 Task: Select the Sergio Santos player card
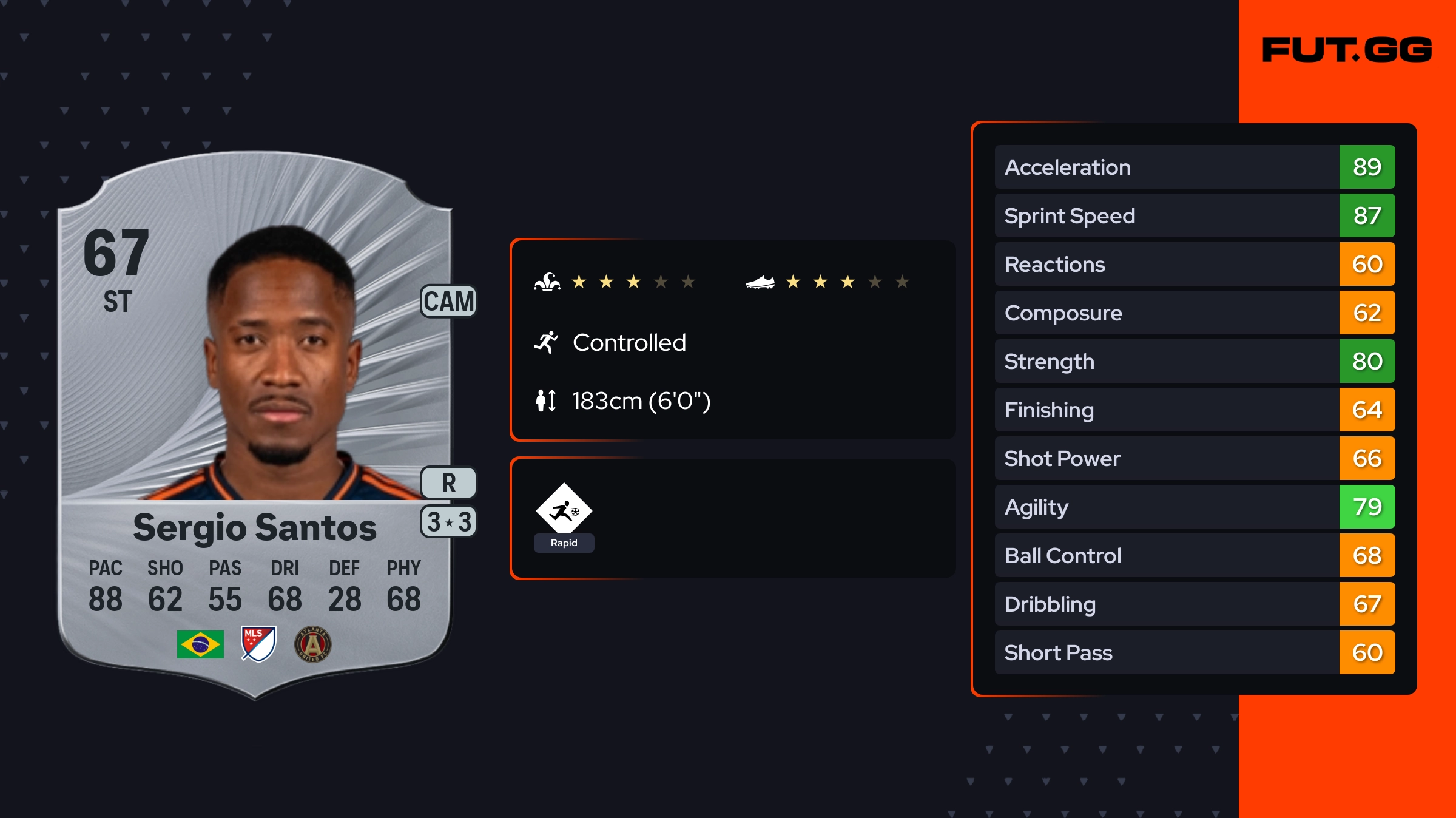pos(255,425)
